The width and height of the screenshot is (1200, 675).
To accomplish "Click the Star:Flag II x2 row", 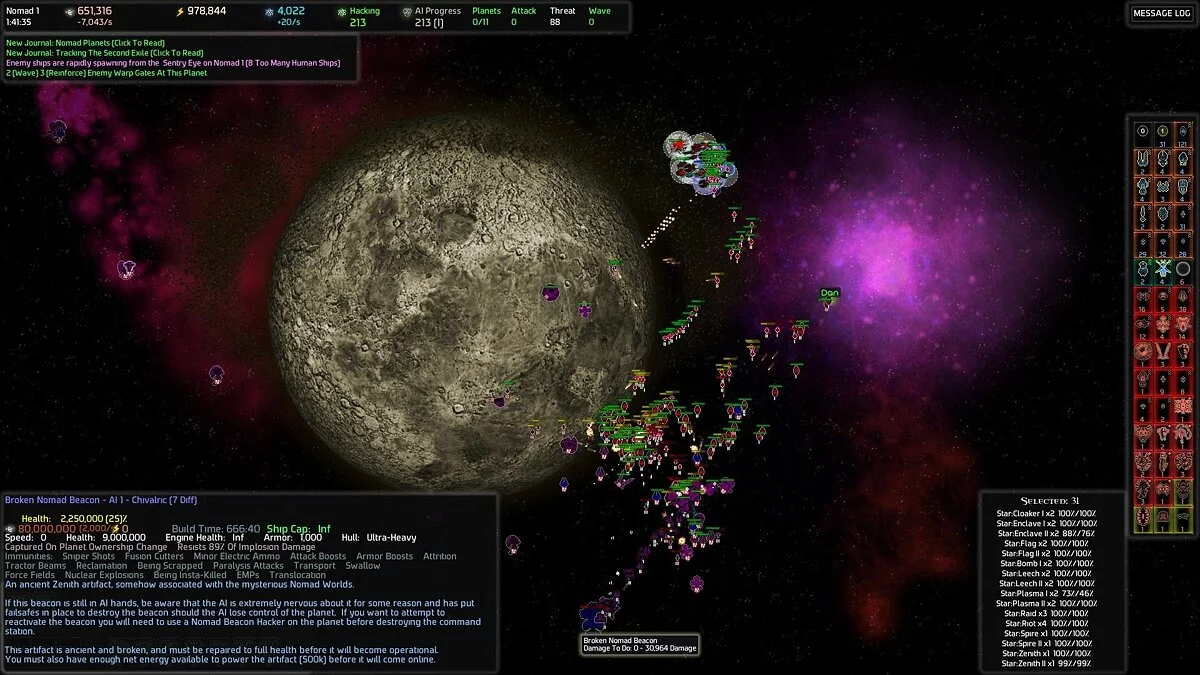I will 1046,553.
